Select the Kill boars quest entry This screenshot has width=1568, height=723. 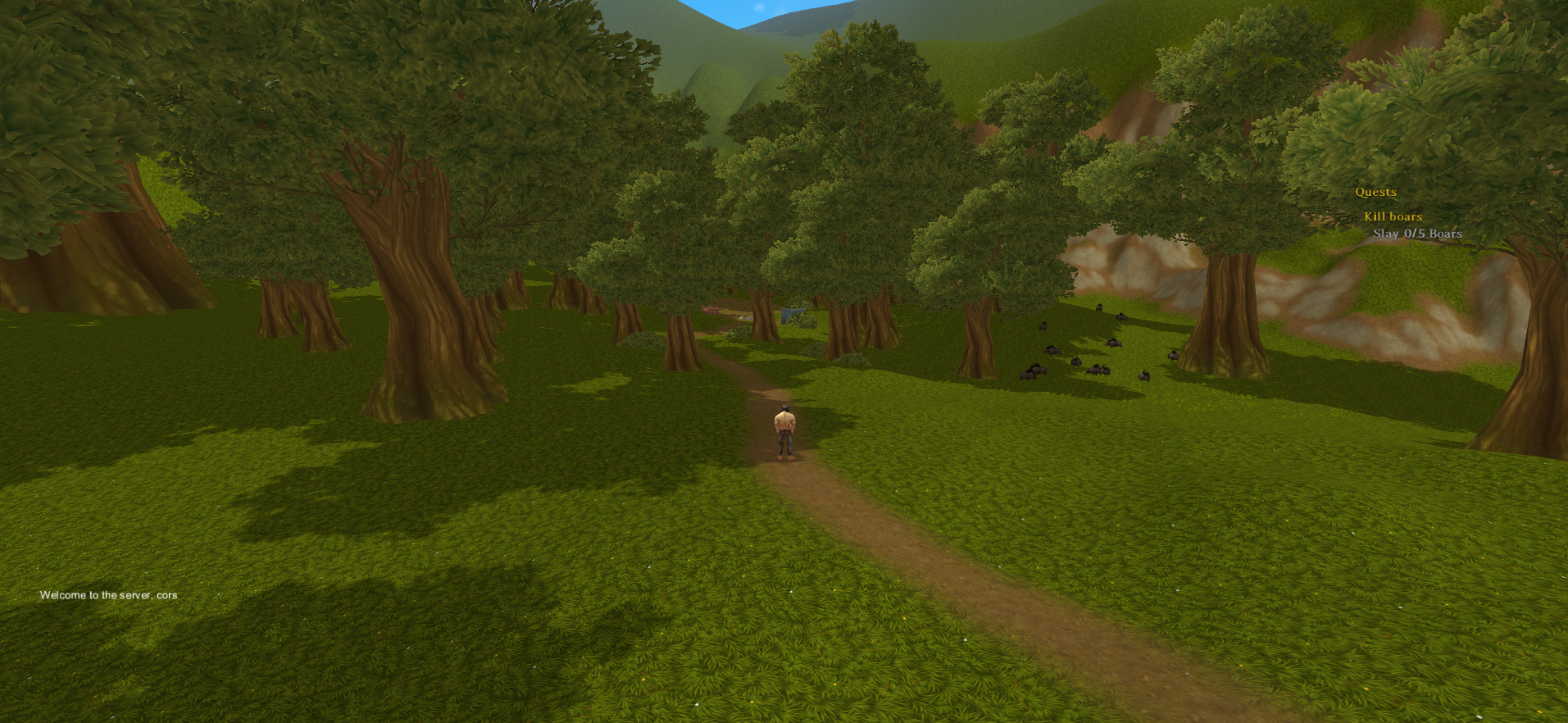click(1393, 216)
